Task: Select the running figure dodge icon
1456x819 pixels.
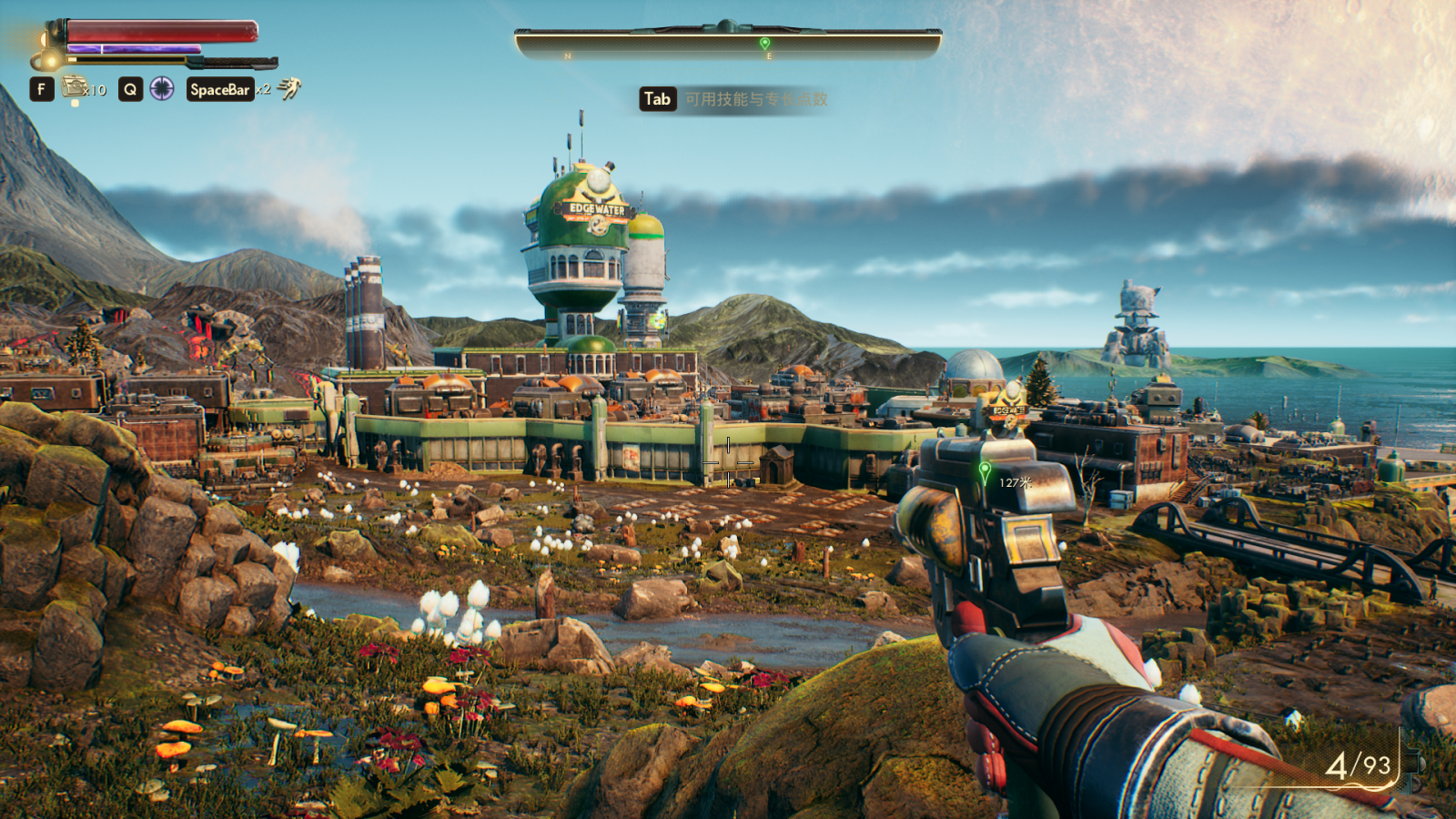Action: pyautogui.click(x=289, y=88)
